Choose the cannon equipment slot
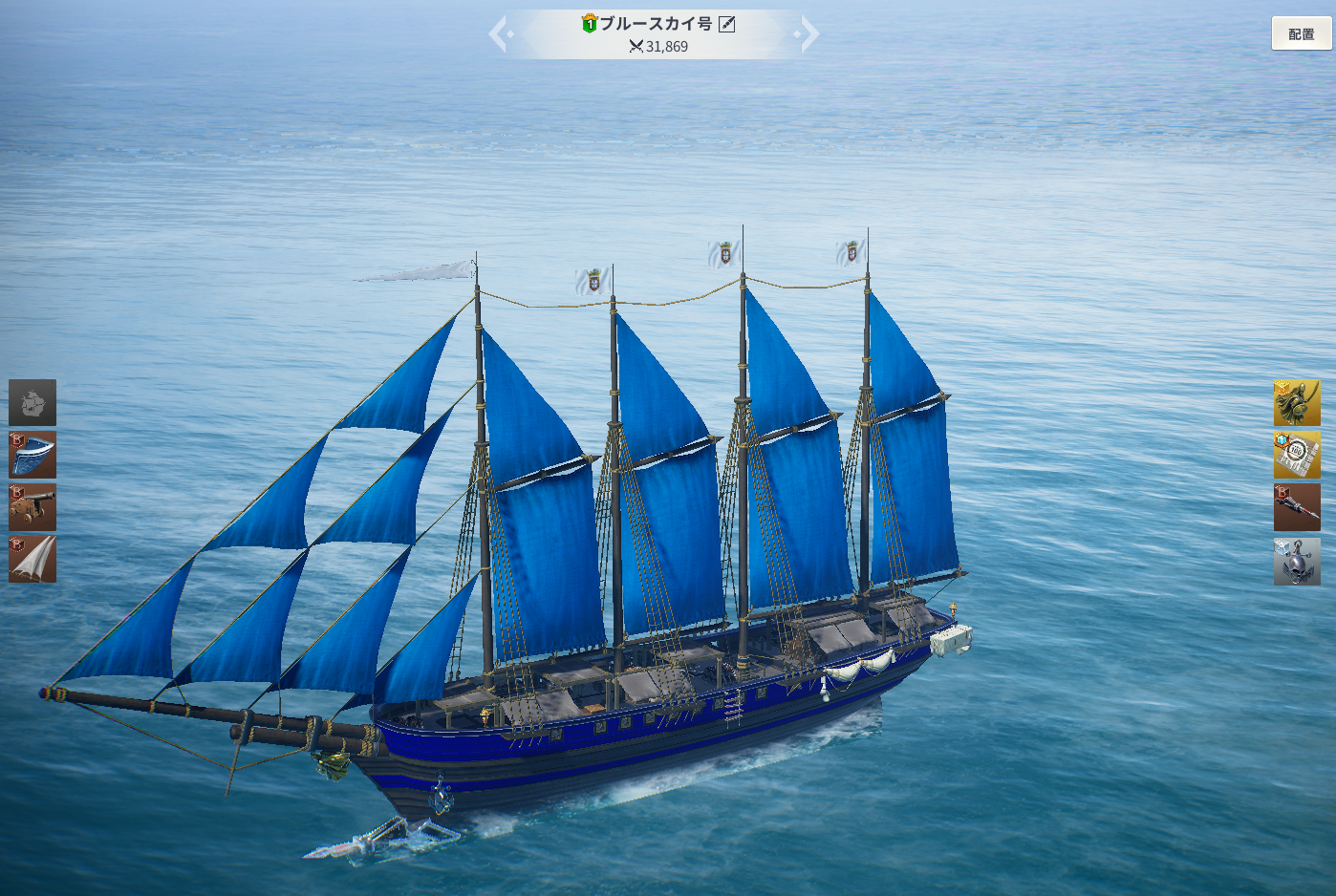The image size is (1336, 896). 32,506
